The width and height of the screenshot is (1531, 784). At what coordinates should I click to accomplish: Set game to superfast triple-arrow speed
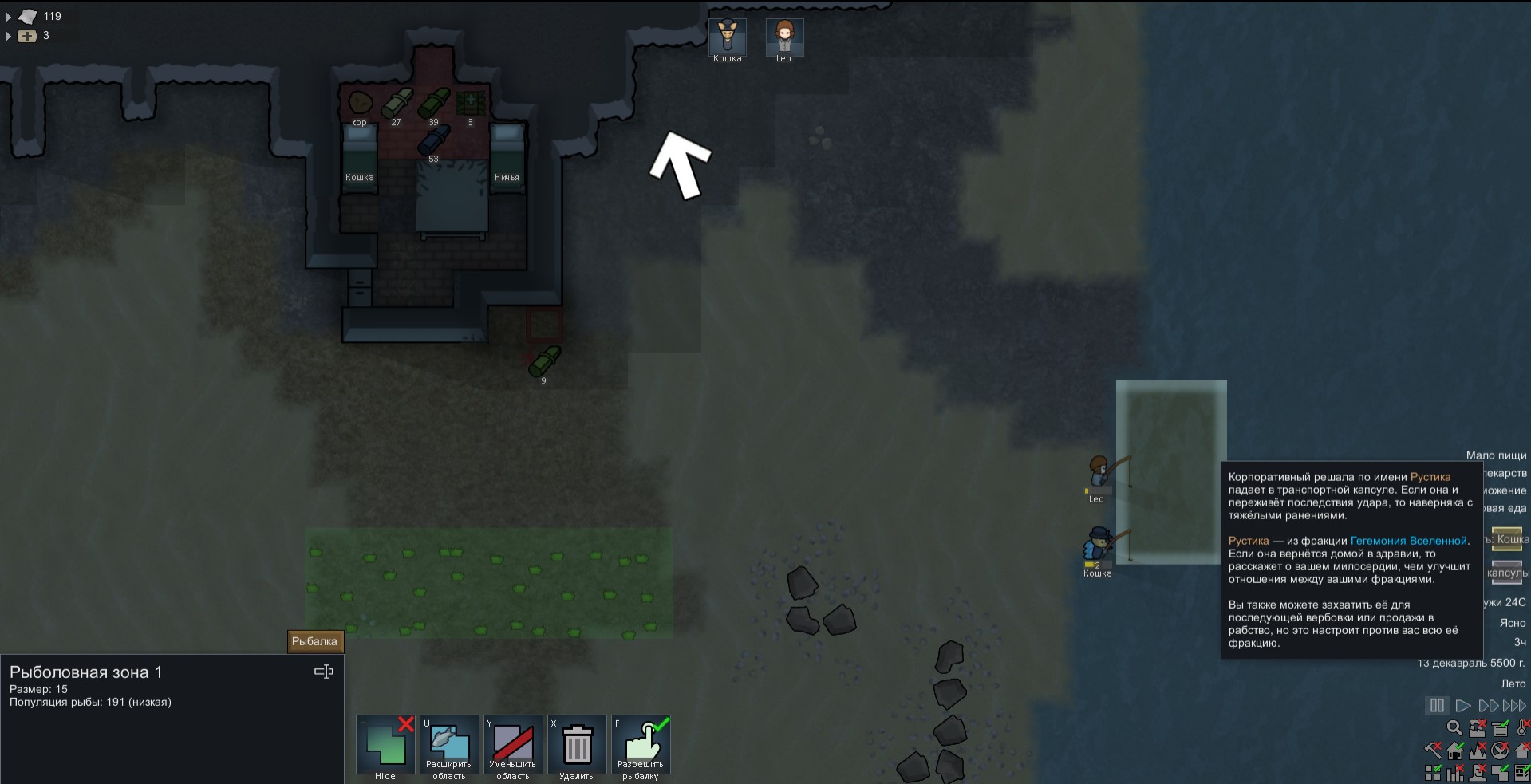pos(1513,706)
